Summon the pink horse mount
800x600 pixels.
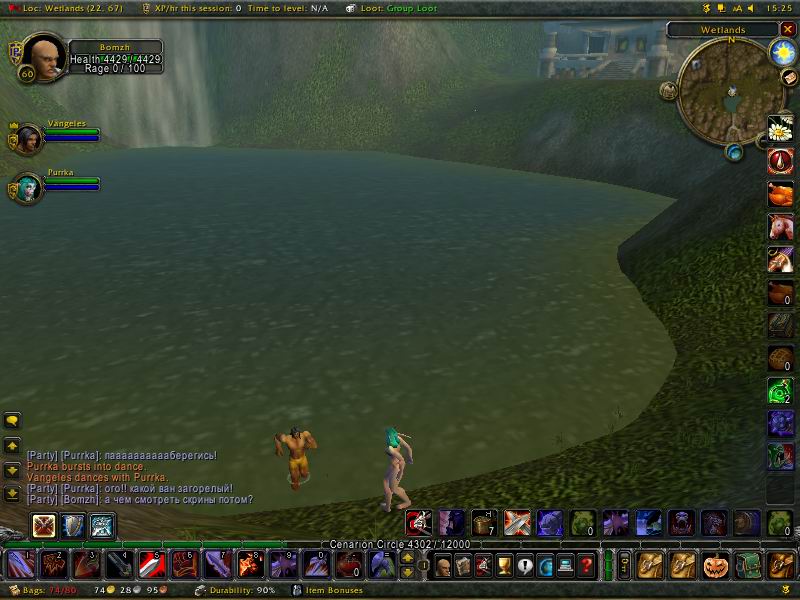780,227
